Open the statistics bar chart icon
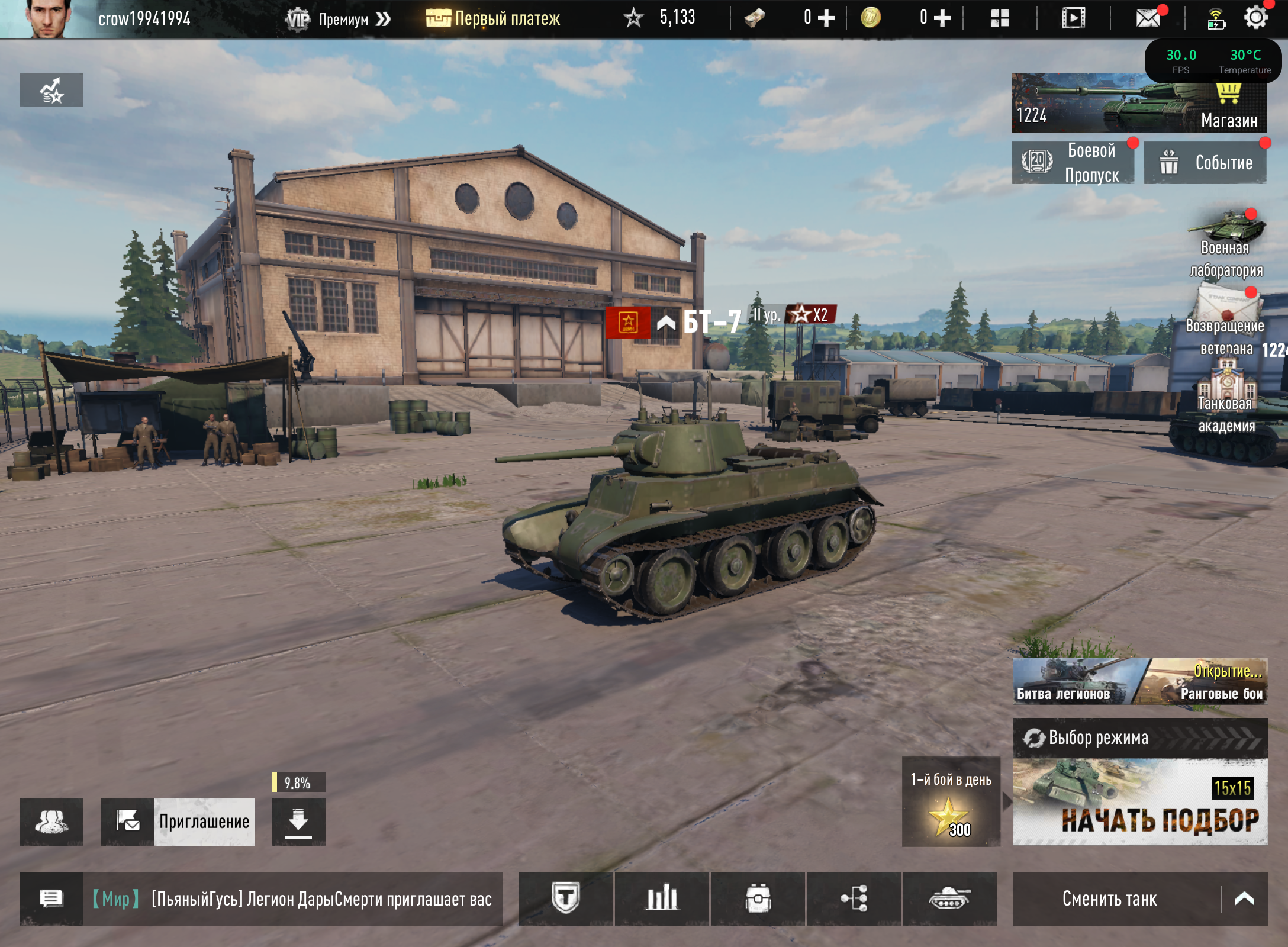Image resolution: width=1288 pixels, height=947 pixels. point(662,899)
